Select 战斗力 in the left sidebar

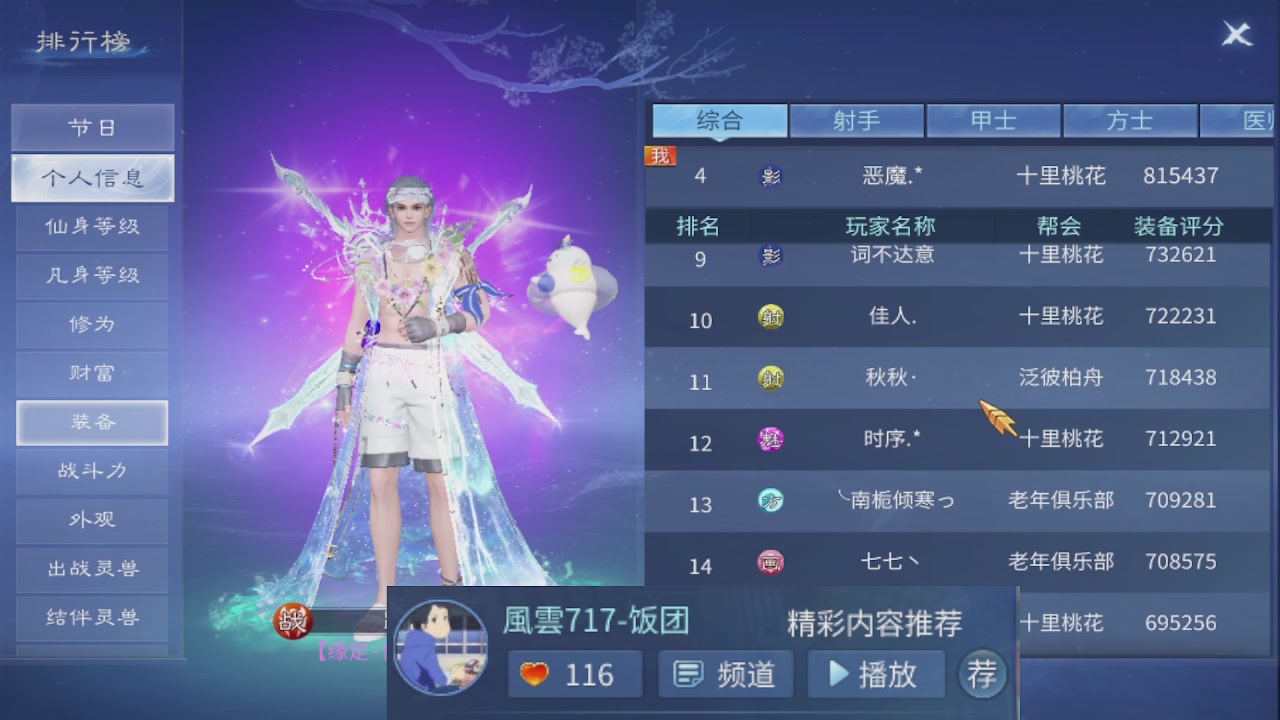tap(91, 471)
